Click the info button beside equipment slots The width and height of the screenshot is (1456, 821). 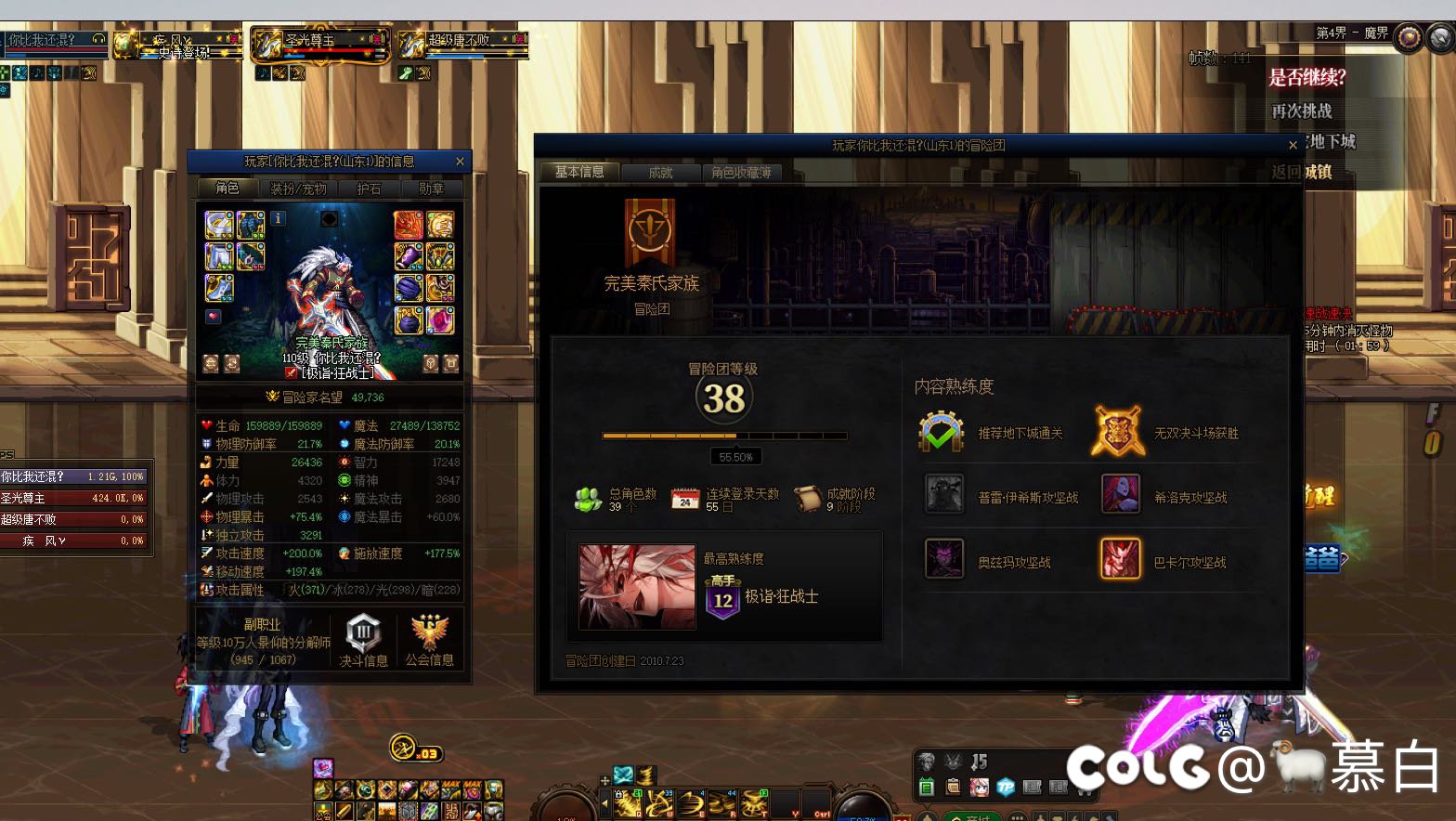[x=279, y=218]
